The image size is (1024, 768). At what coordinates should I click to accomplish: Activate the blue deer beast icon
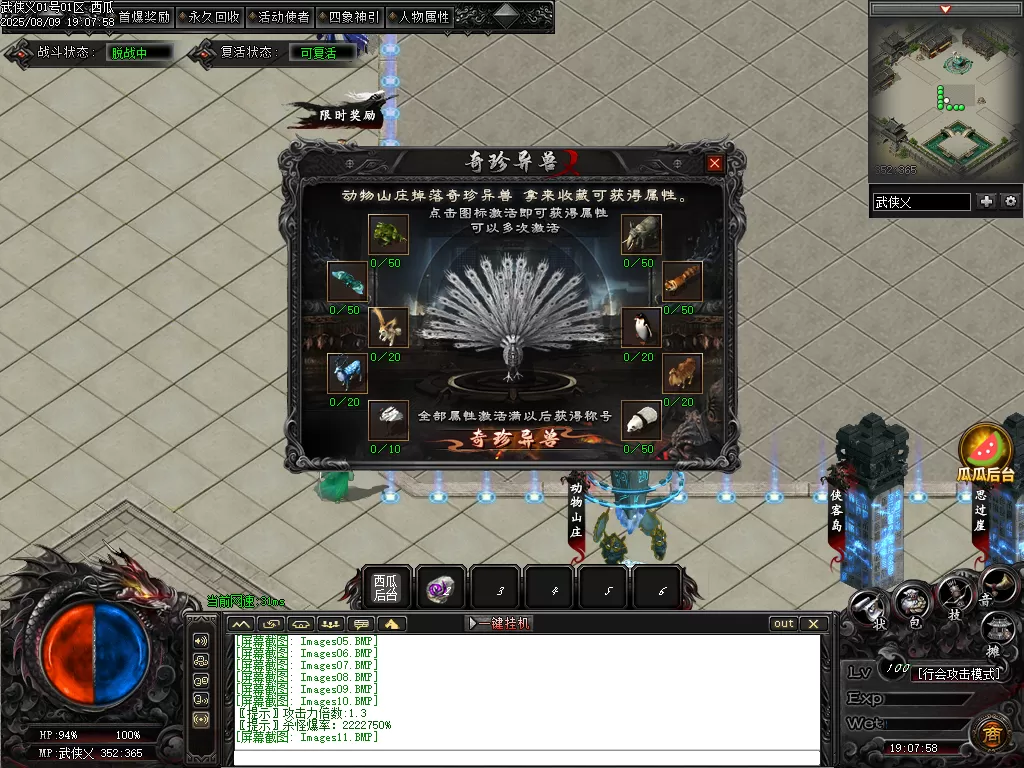[x=347, y=374]
